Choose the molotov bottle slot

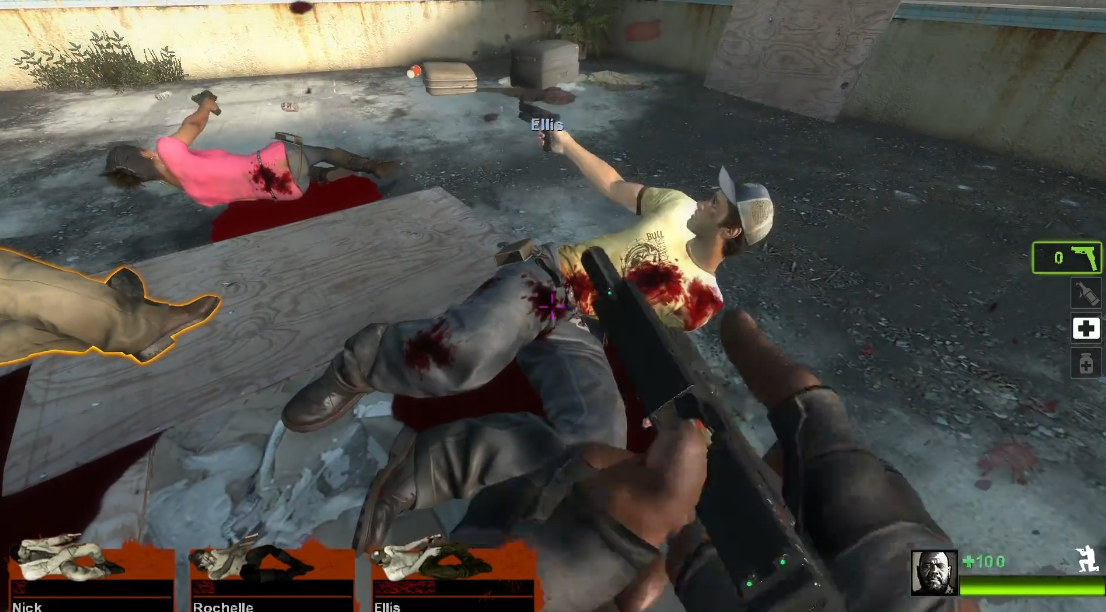click(1086, 293)
